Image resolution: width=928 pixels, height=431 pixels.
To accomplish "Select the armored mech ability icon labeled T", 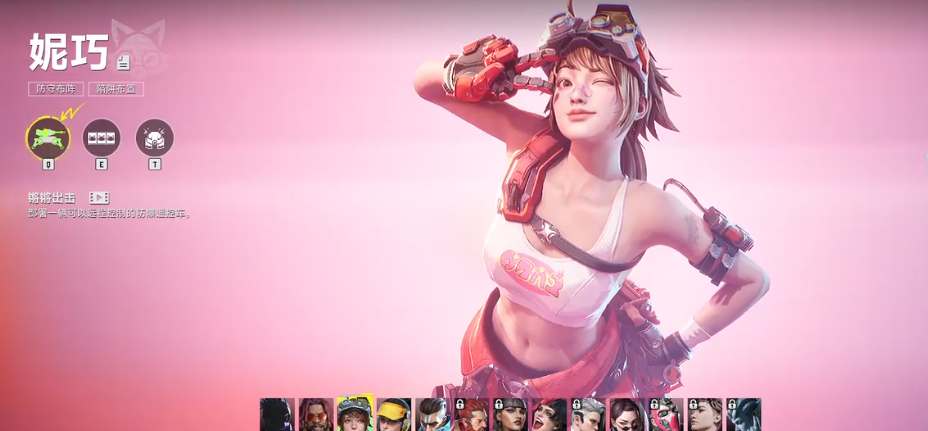I will coord(154,138).
